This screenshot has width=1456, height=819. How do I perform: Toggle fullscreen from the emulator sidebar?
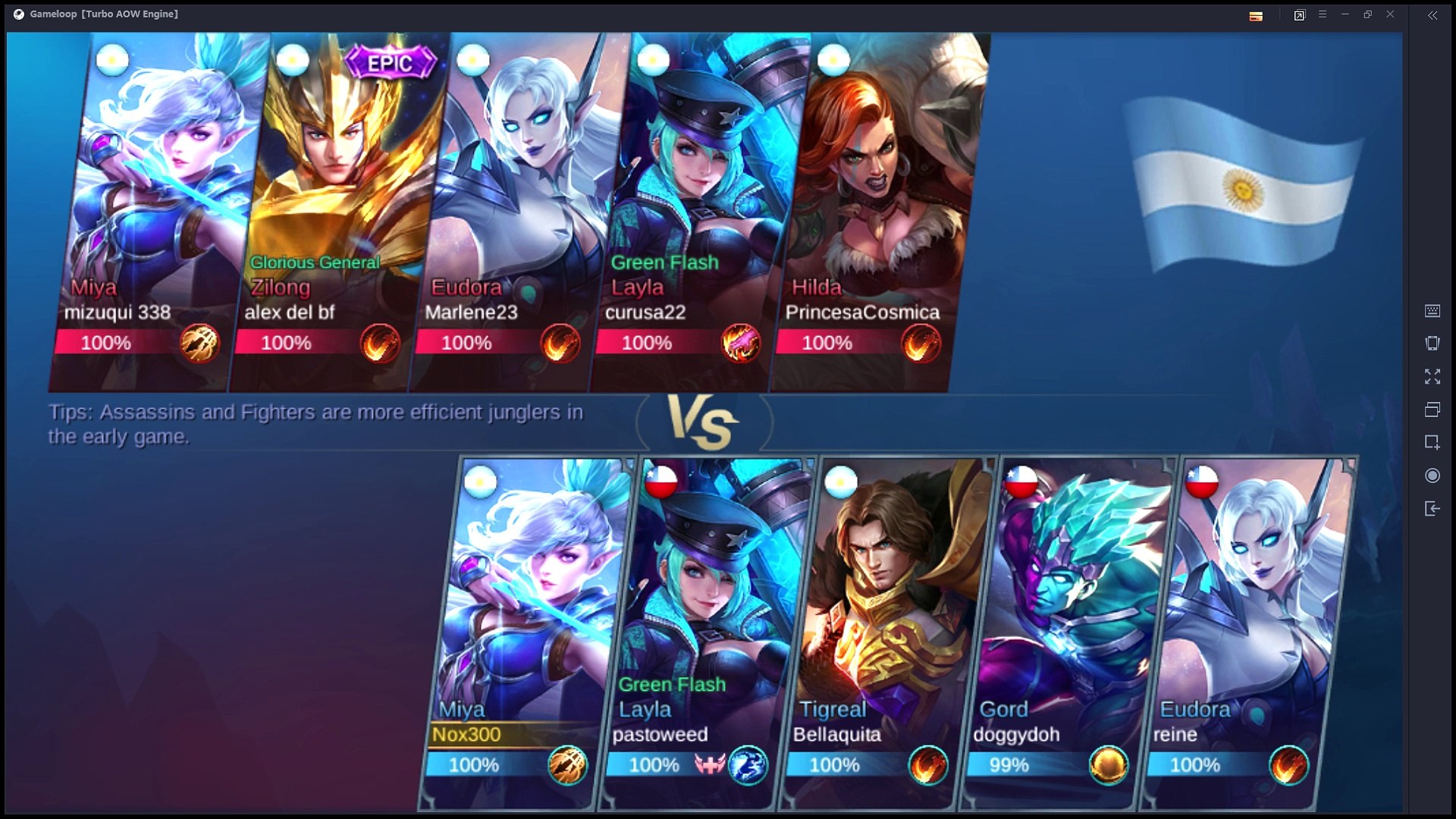1432,377
